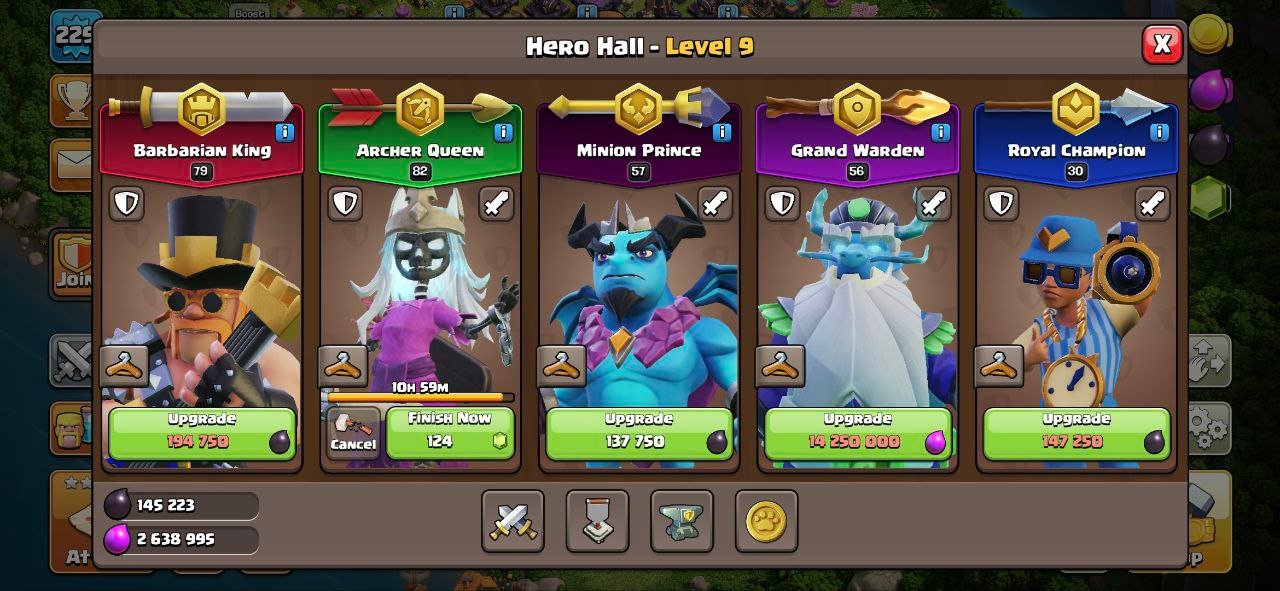
Task: Upgrade the Grand Warden for 14 250 000
Action: [x=857, y=432]
